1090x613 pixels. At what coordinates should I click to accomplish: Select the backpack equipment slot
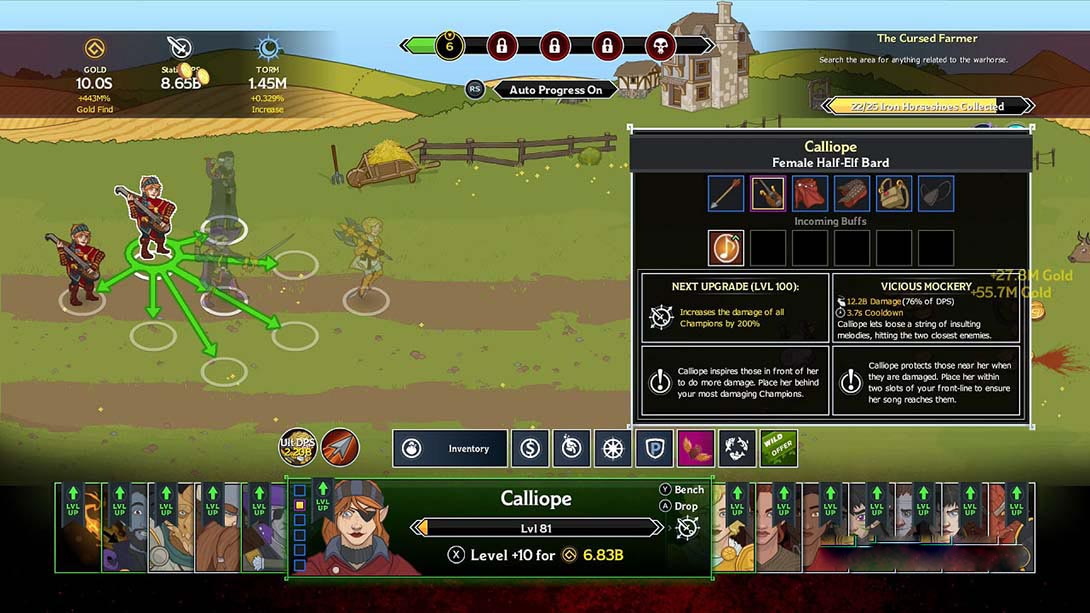tap(894, 194)
